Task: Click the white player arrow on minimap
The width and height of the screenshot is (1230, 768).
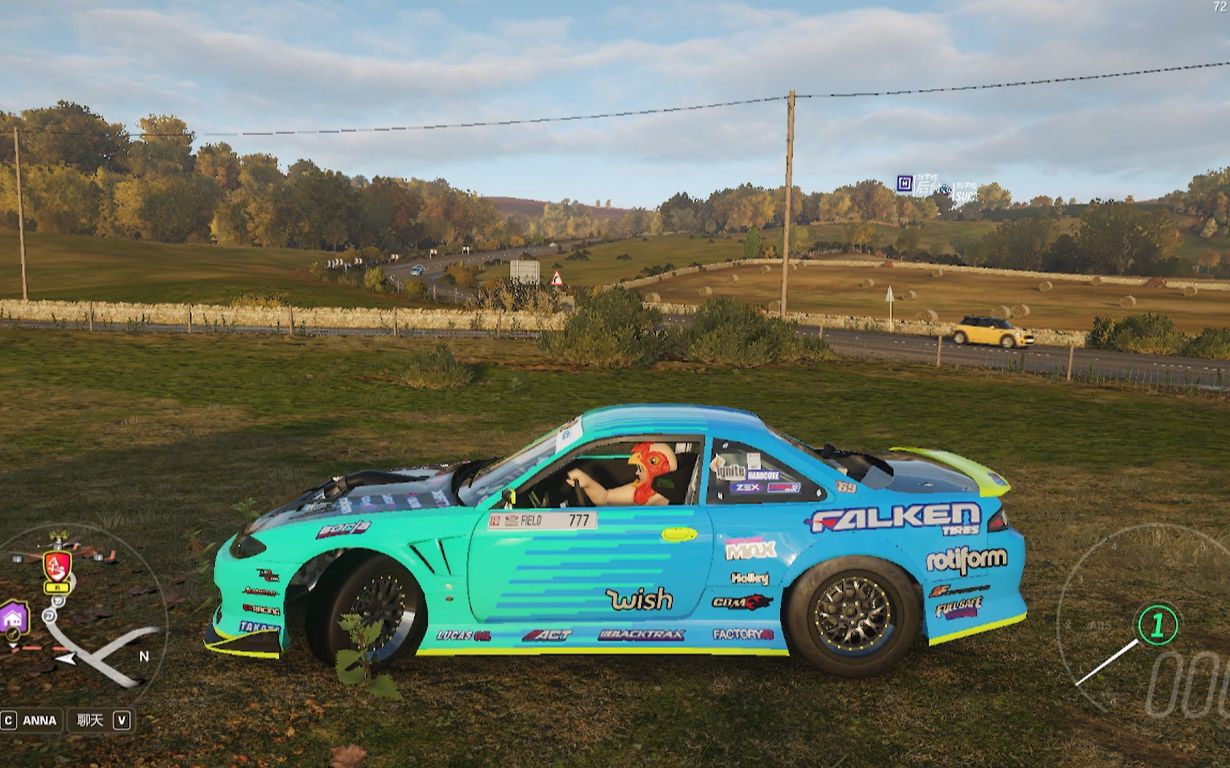Action: (x=64, y=659)
